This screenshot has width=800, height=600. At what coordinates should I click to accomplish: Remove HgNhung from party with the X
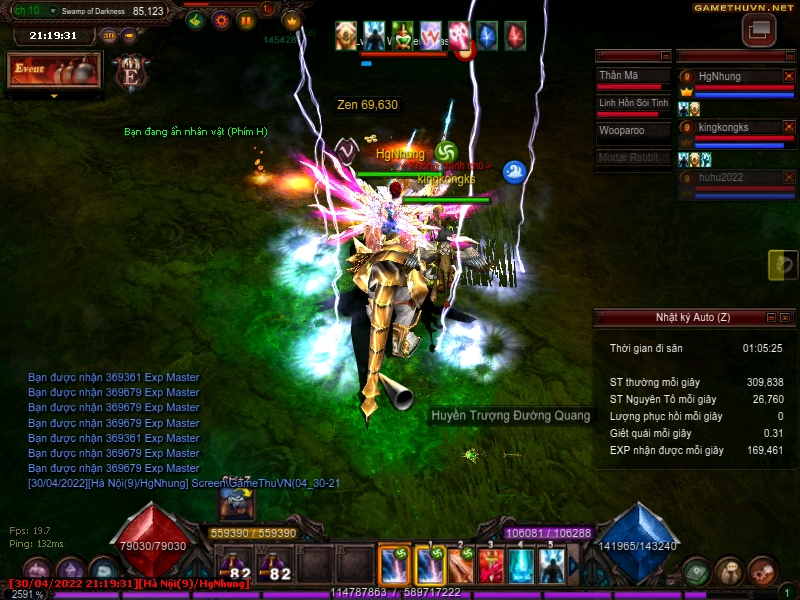pyautogui.click(x=788, y=76)
